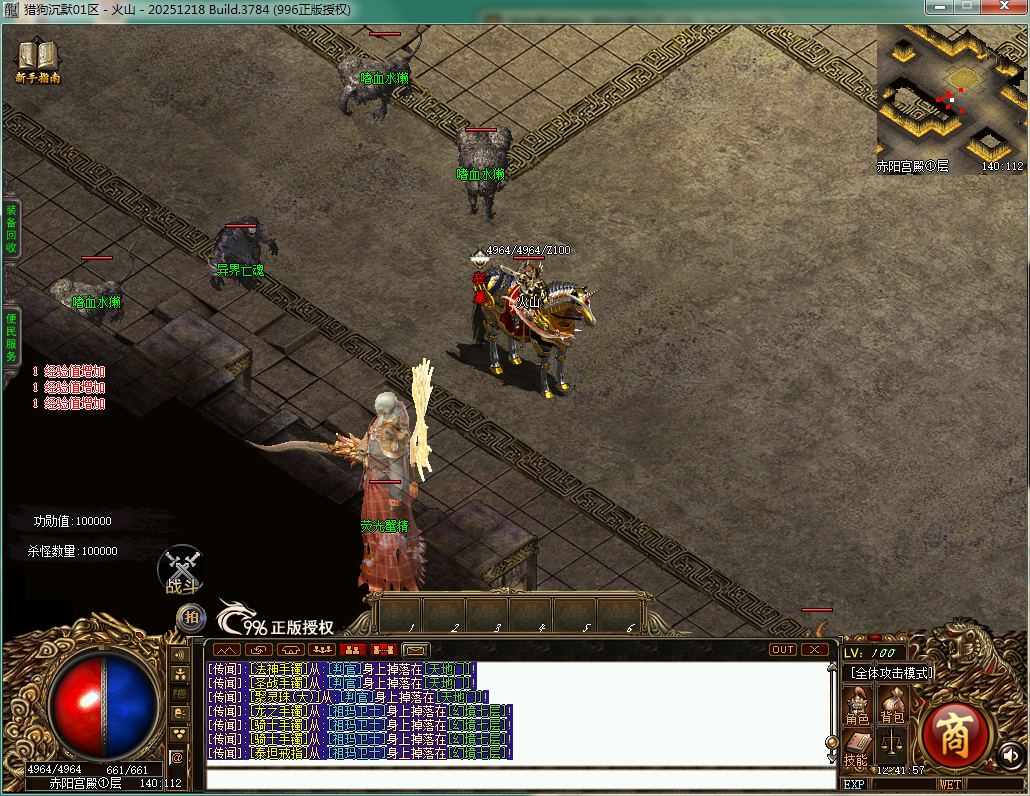Open the 技能 skills book
Image resolution: width=1030 pixels, height=796 pixels.
856,748
